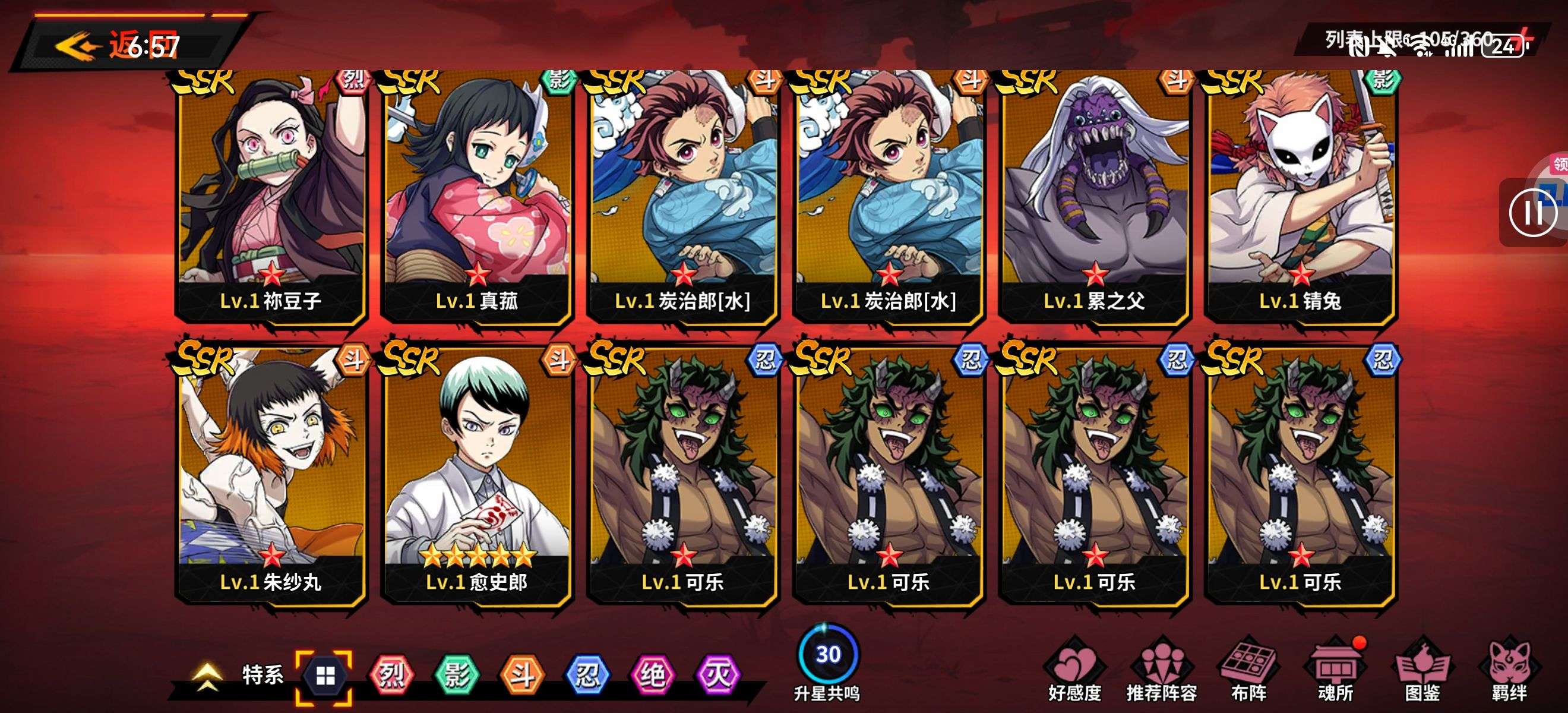Pick the 累之父 character card
The image size is (1568, 713).
click(x=1095, y=195)
